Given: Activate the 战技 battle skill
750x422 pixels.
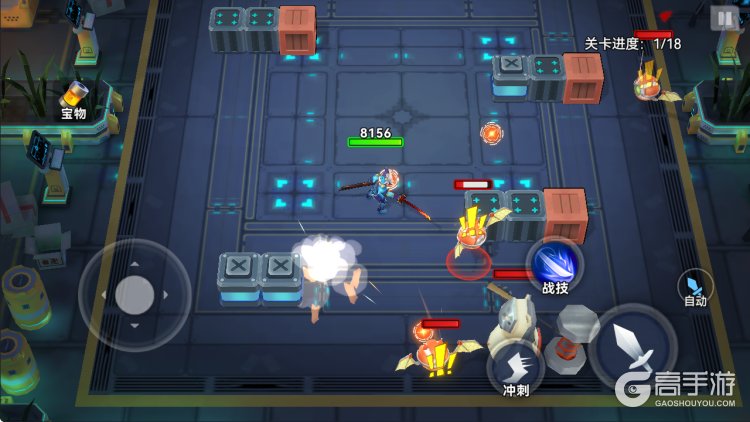Looking at the screenshot, I should (x=554, y=268).
